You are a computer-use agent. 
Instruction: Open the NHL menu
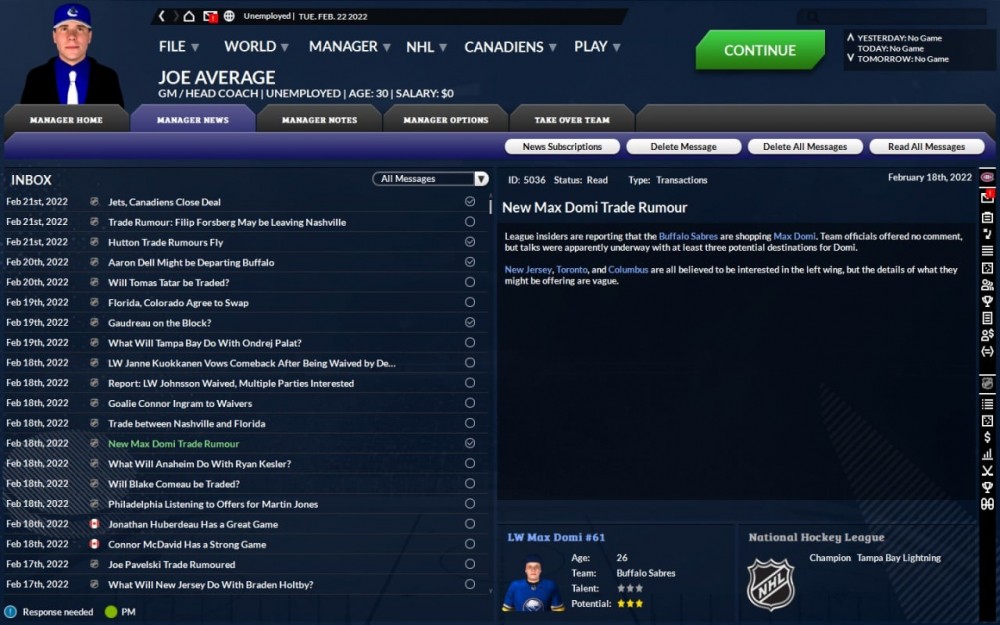426,47
